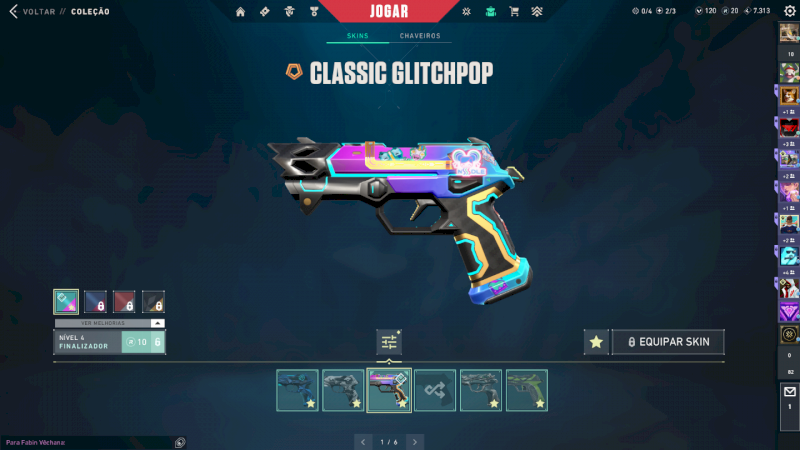Collapse the Ver Melhorias upgrades panel
The height and width of the screenshot is (450, 800).
pyautogui.click(x=157, y=323)
